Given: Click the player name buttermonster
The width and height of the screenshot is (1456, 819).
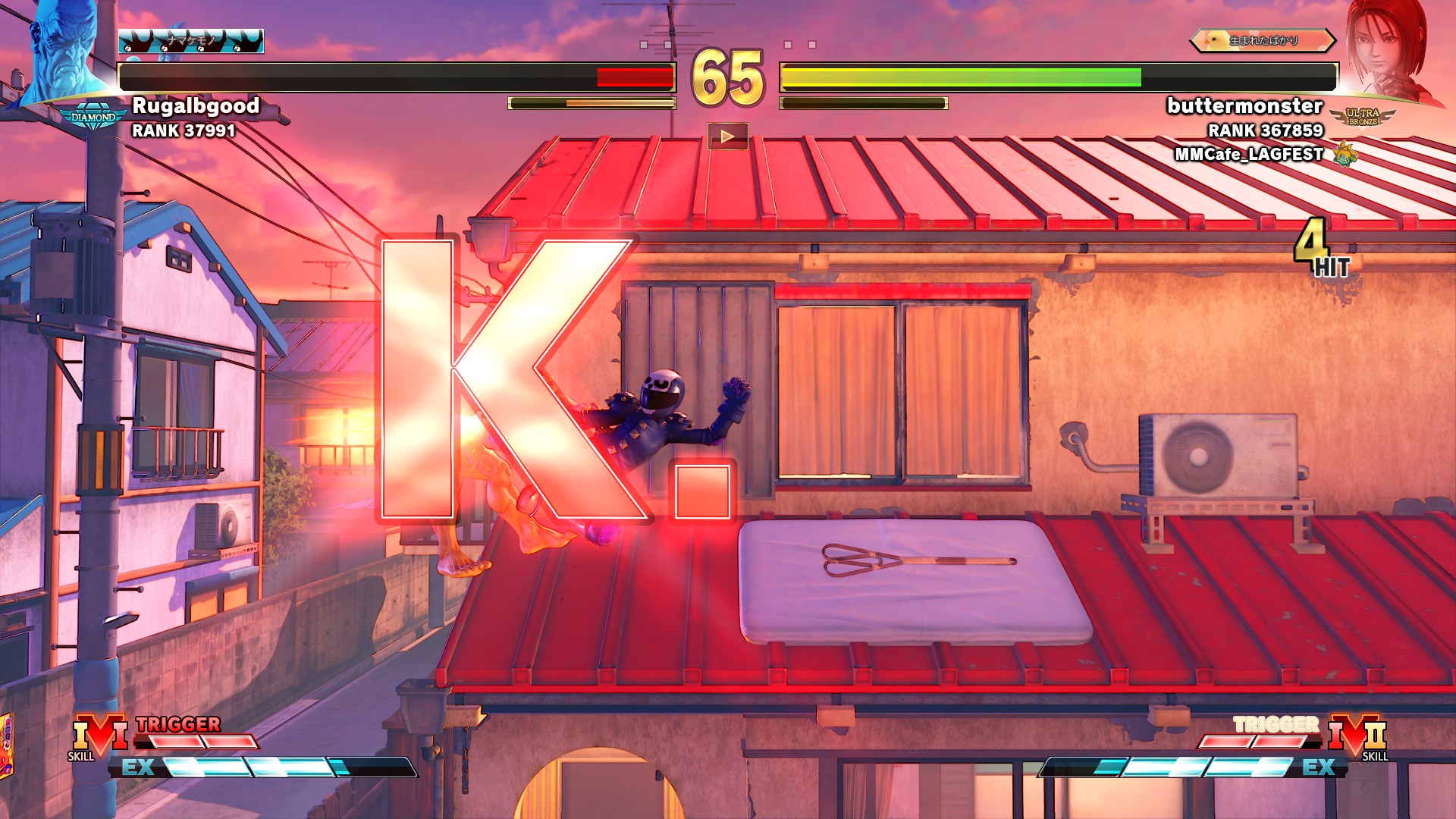Looking at the screenshot, I should click(x=1244, y=105).
